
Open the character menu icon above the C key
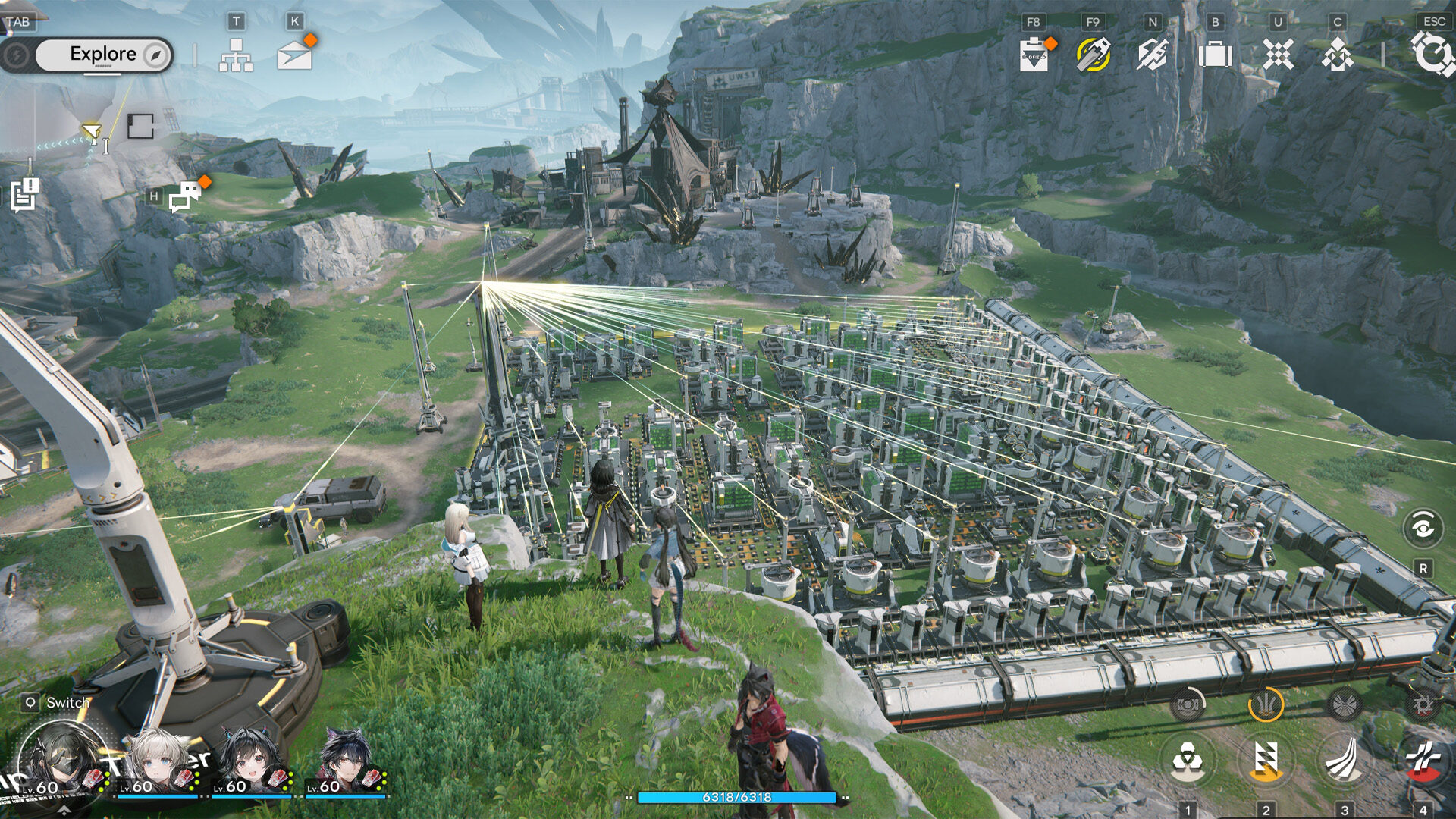tap(1336, 53)
